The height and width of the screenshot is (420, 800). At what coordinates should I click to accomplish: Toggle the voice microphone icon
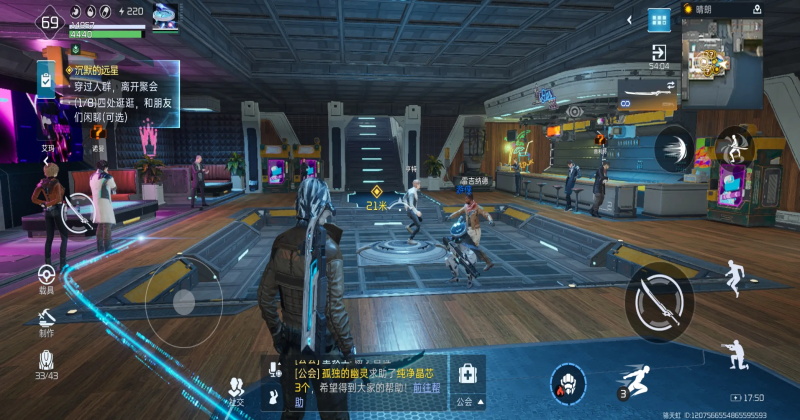point(274,371)
